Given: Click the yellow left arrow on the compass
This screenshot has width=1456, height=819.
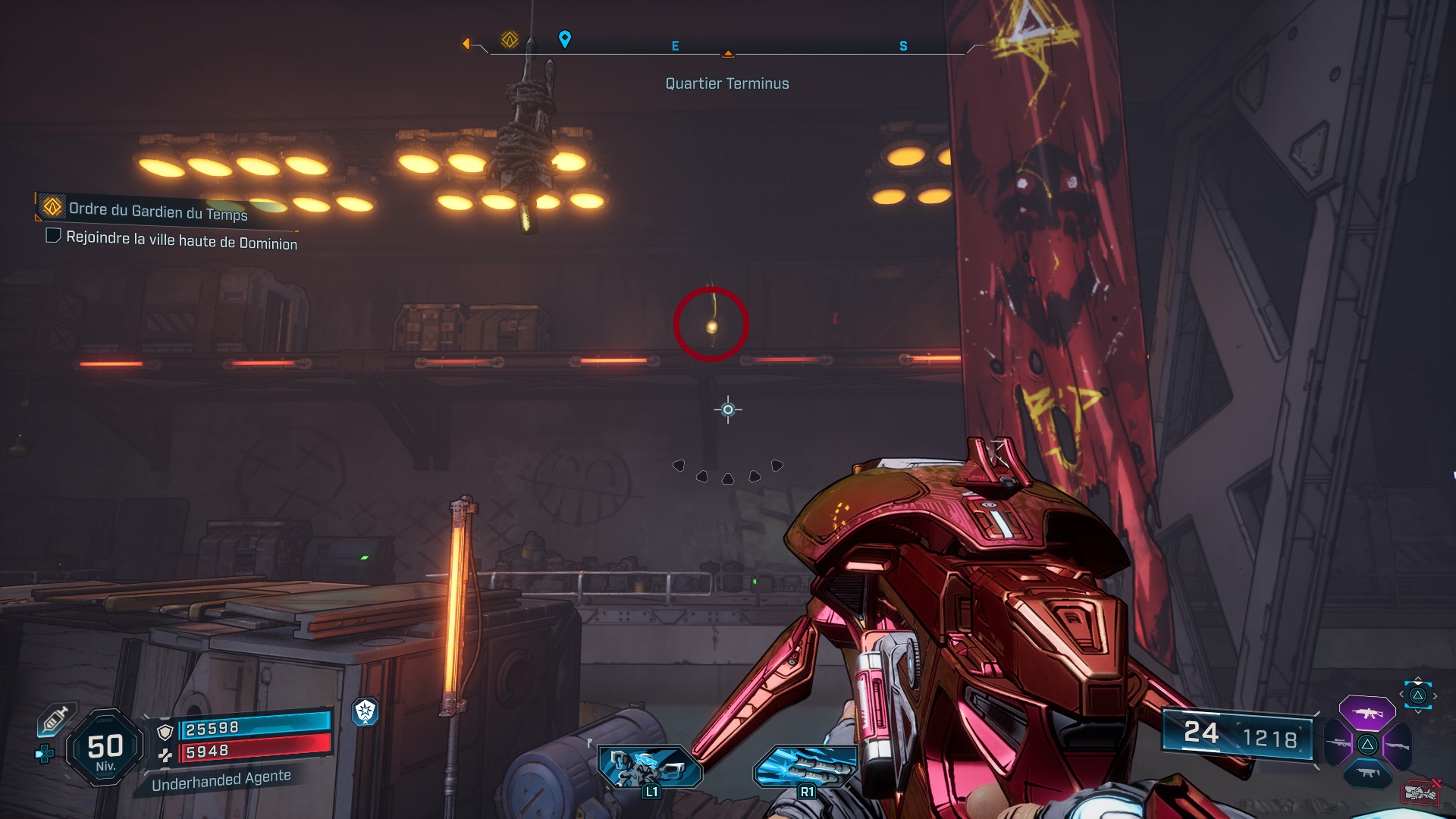Looking at the screenshot, I should pyautogui.click(x=466, y=44).
